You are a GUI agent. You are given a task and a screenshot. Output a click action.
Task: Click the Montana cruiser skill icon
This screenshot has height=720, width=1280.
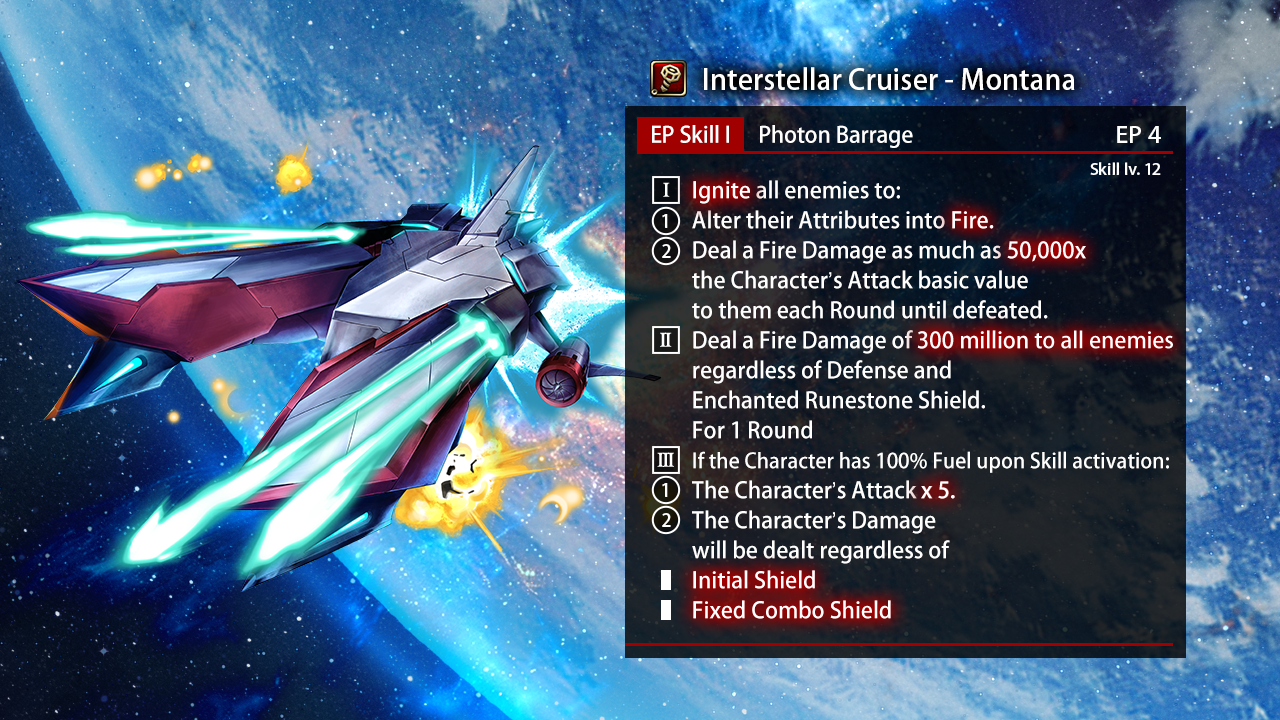pyautogui.click(x=668, y=79)
